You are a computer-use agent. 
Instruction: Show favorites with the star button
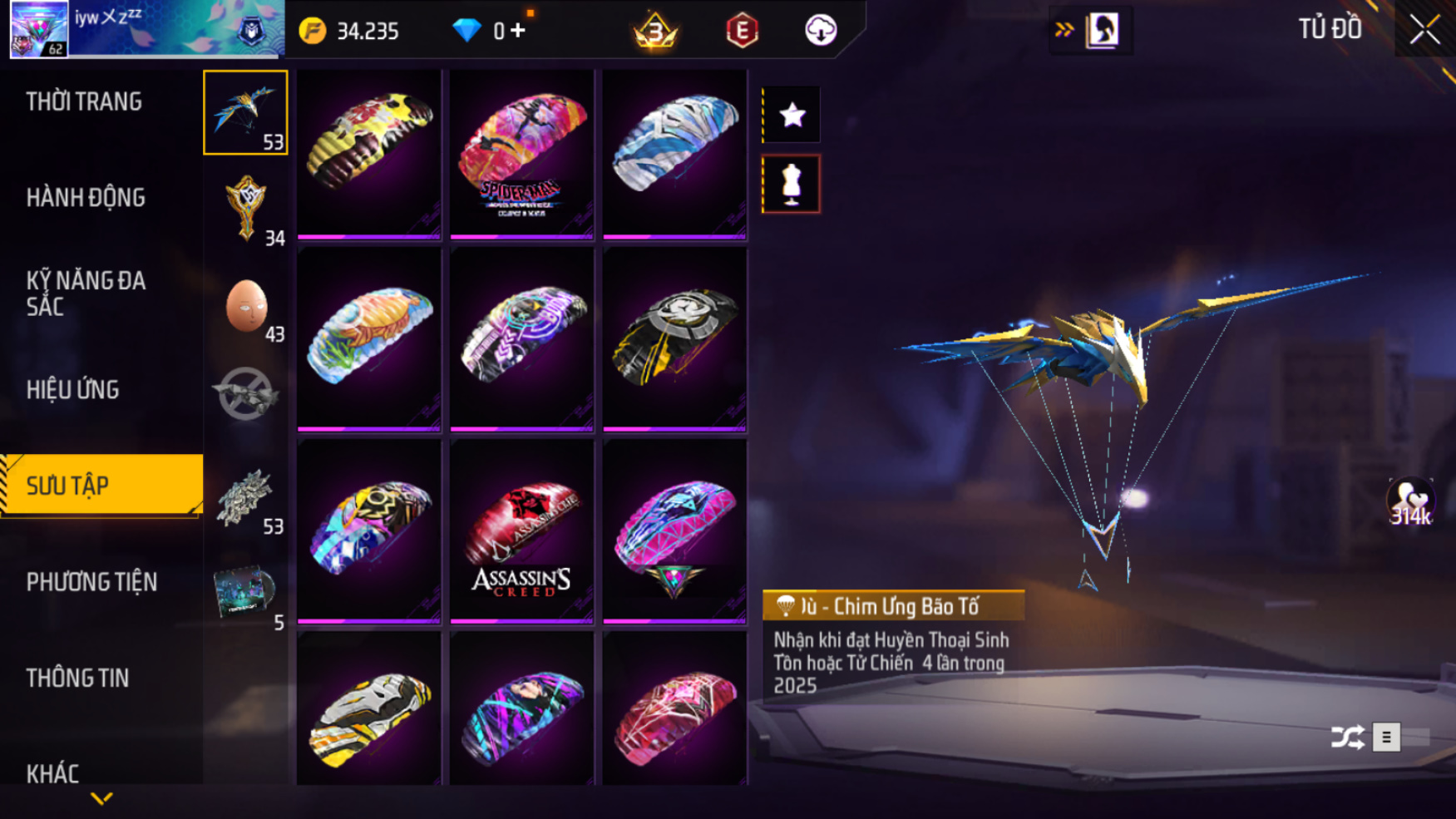tap(792, 115)
